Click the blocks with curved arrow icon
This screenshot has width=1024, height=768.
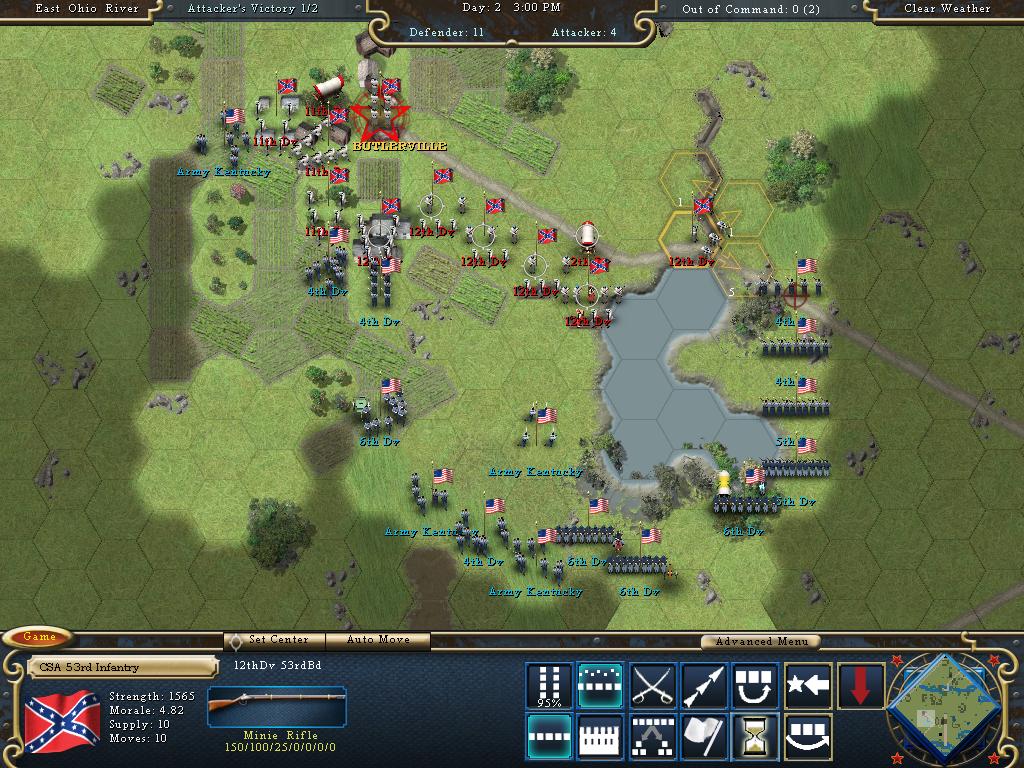coord(756,686)
